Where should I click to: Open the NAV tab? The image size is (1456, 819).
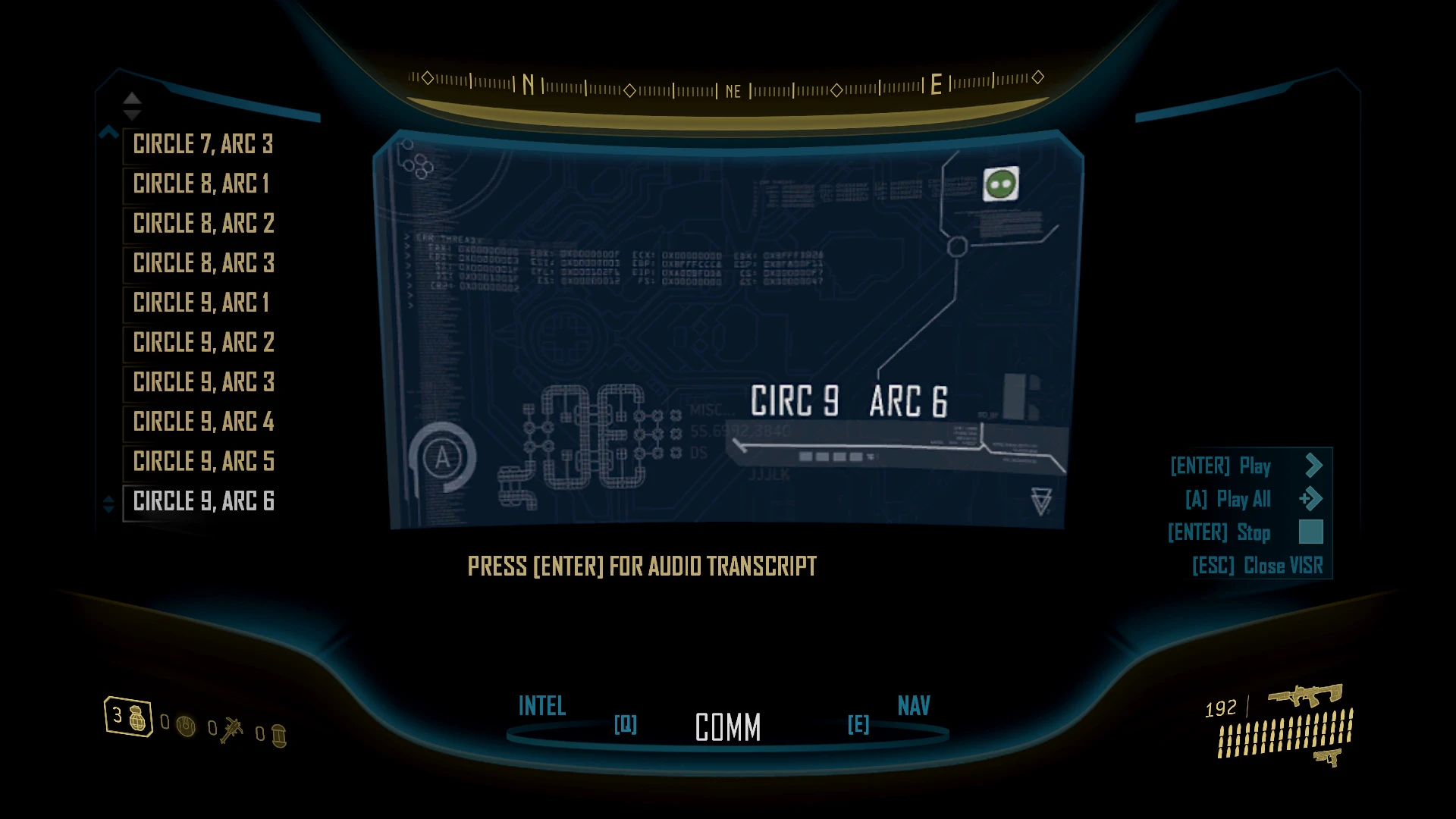coord(913,707)
